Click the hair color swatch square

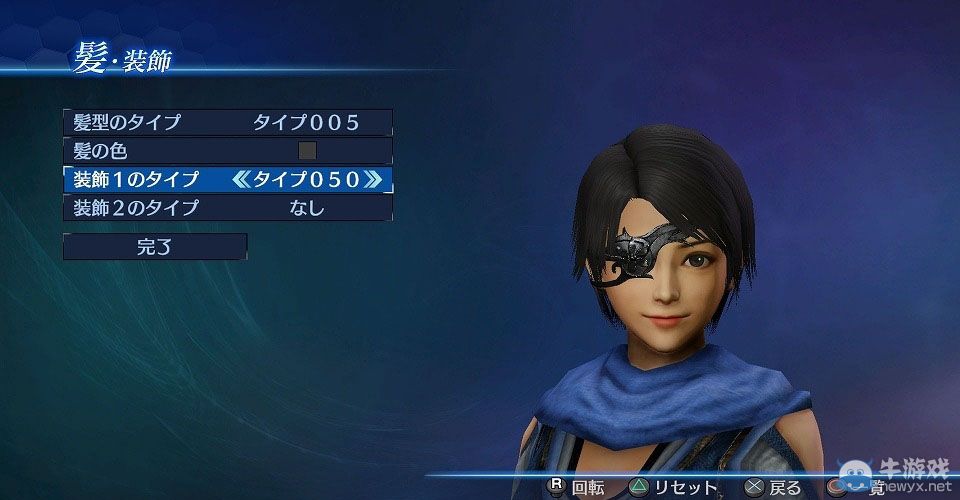click(308, 151)
